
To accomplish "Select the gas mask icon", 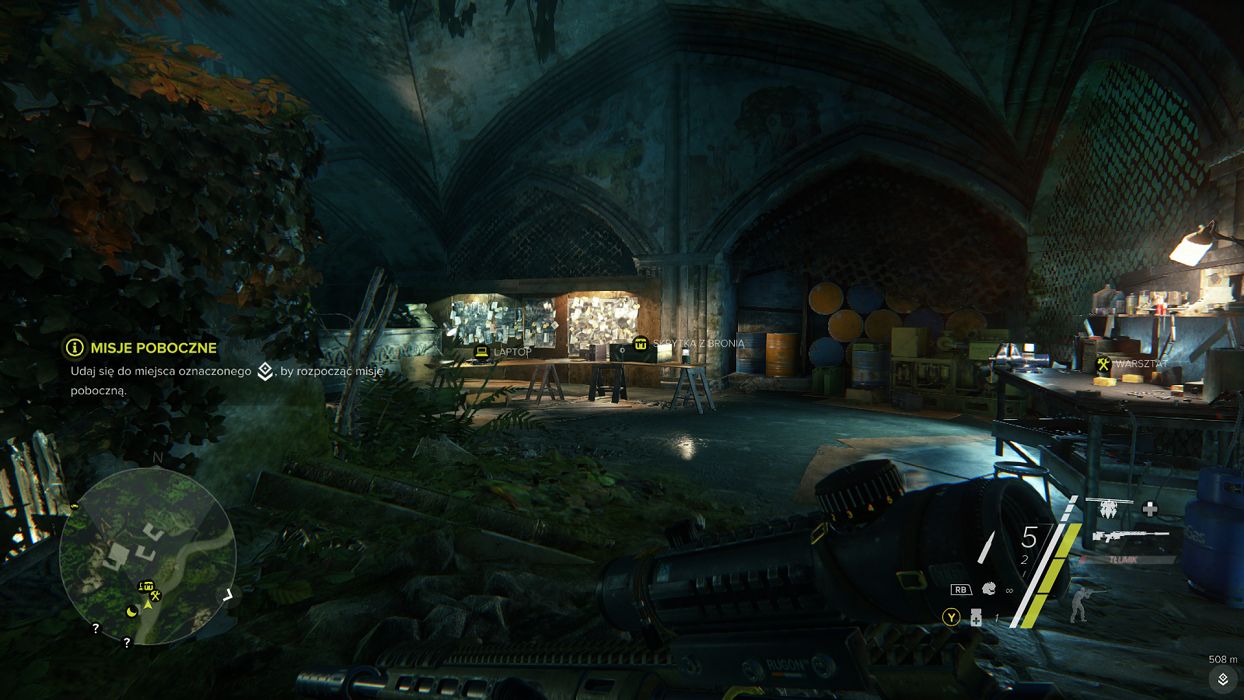I will (x=989, y=589).
